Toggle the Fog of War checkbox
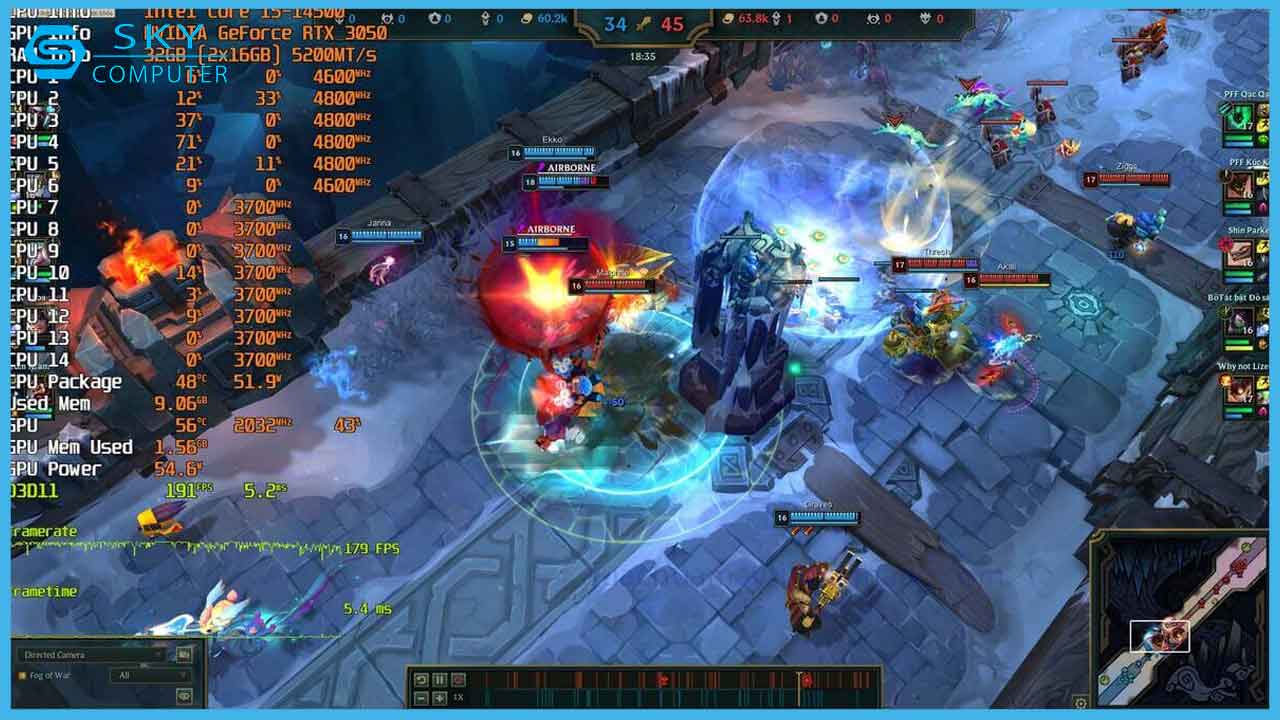1280x720 pixels. click(x=22, y=676)
